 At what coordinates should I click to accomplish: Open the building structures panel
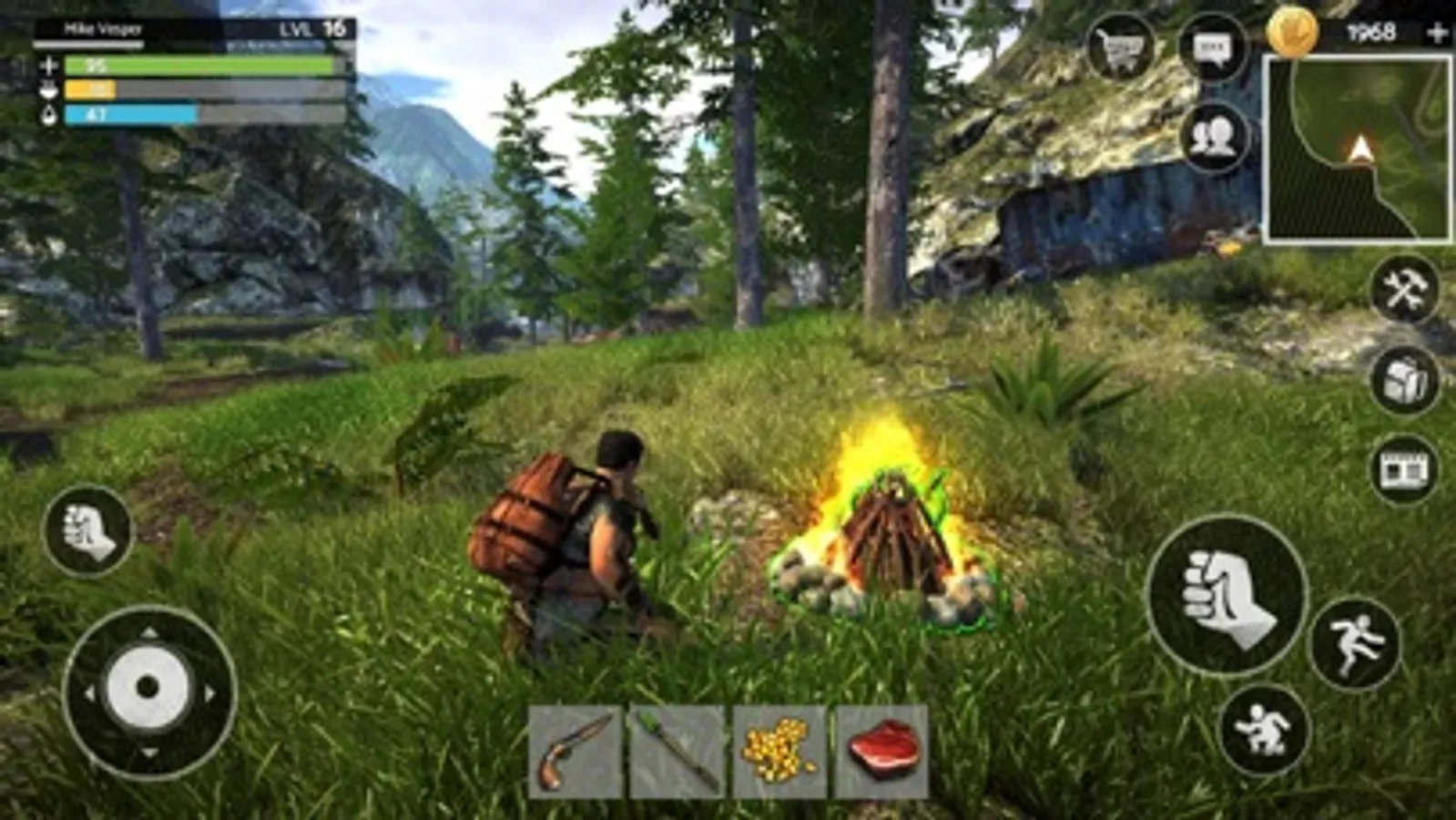(1403, 469)
